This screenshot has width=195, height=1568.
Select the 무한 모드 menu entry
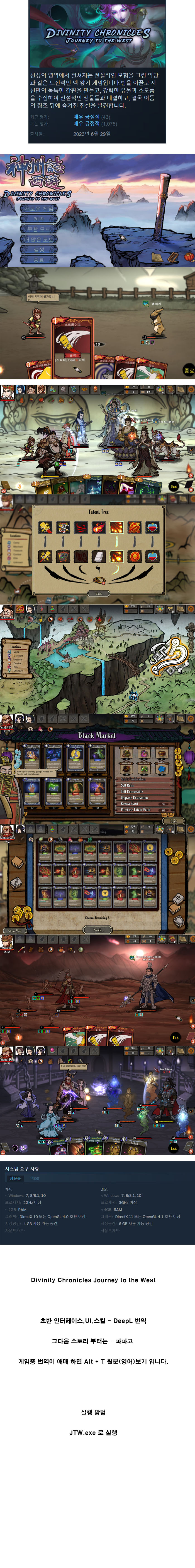point(38,229)
